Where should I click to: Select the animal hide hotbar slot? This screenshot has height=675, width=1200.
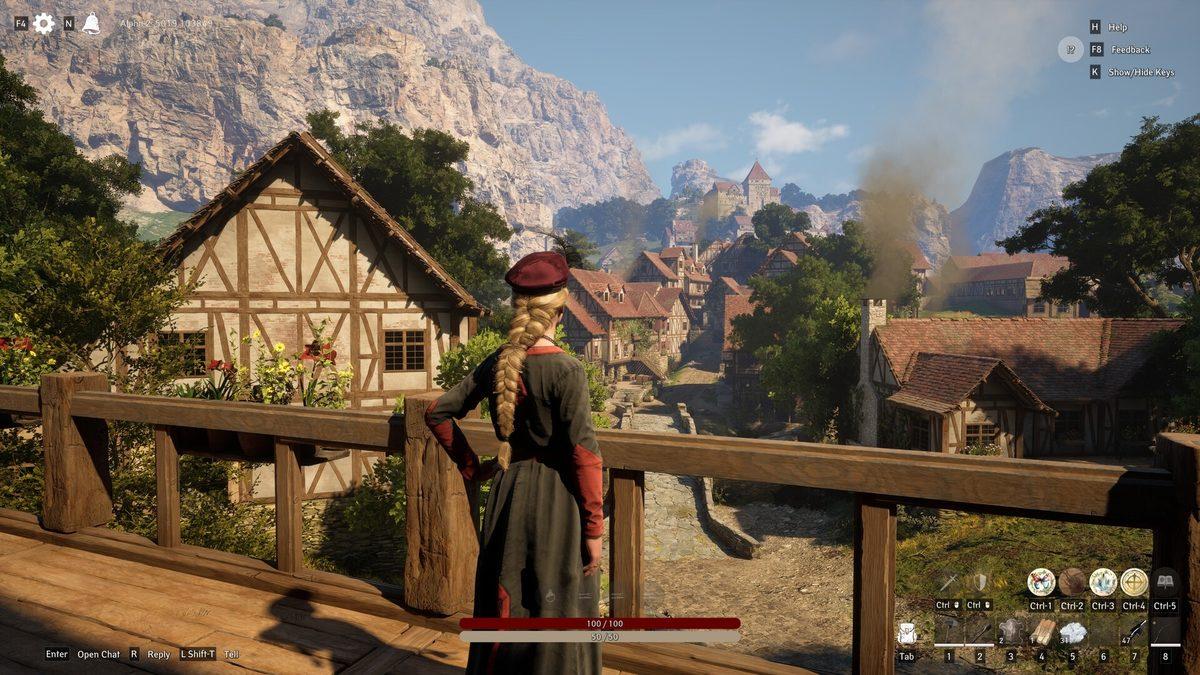[x=1011, y=632]
